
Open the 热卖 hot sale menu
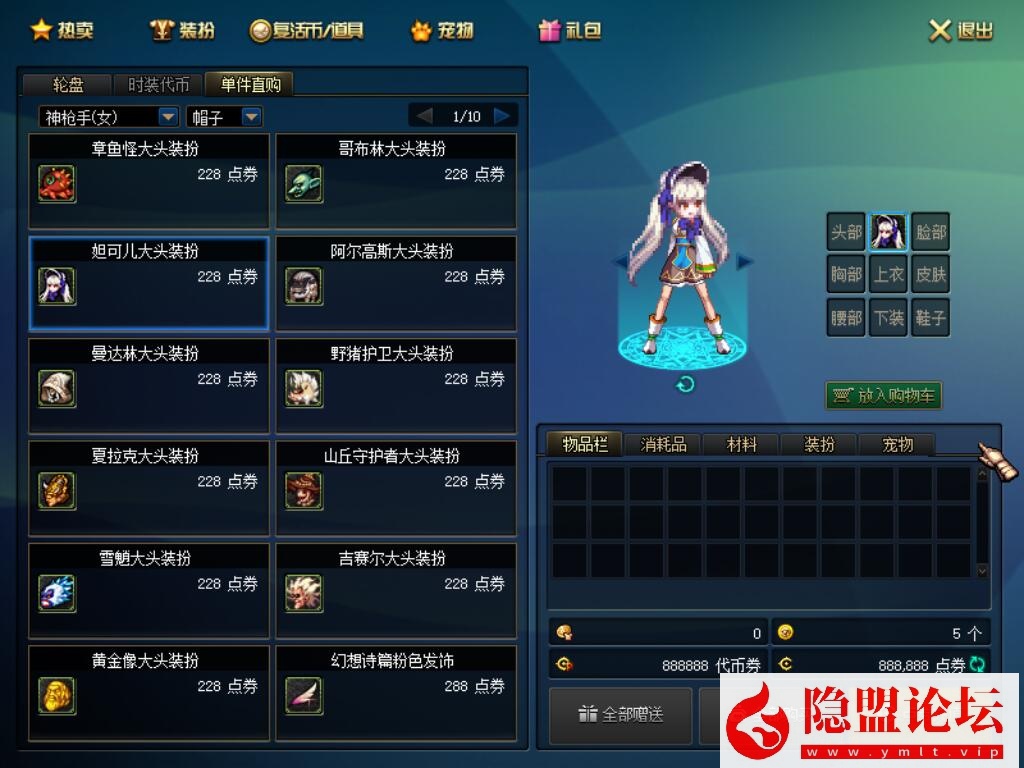[x=62, y=30]
